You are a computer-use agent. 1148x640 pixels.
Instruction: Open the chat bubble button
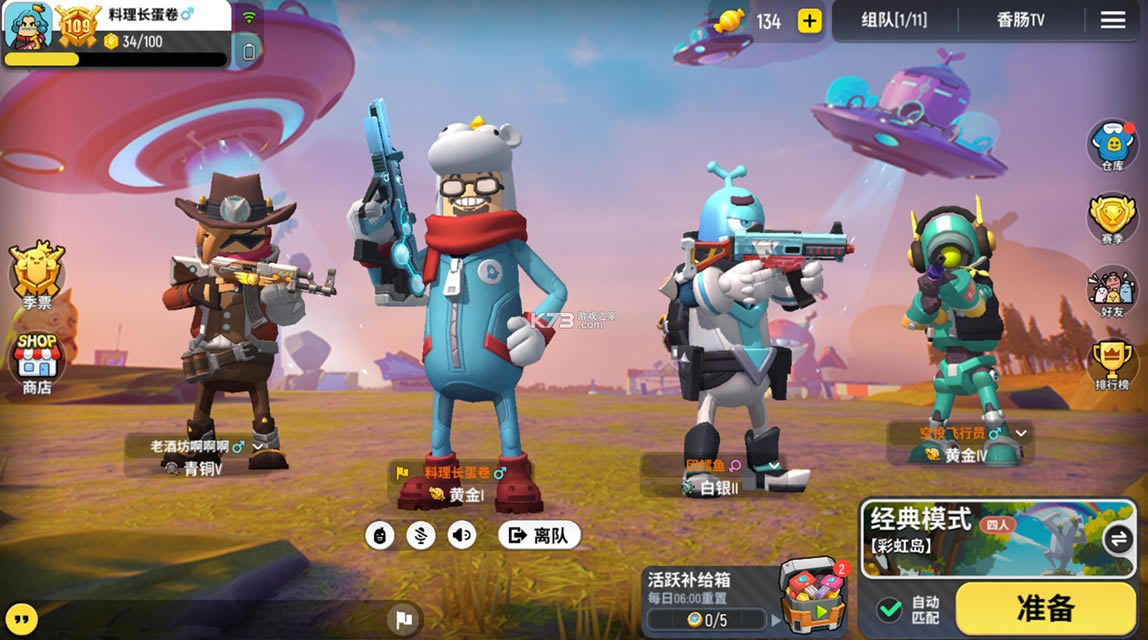tap(22, 617)
